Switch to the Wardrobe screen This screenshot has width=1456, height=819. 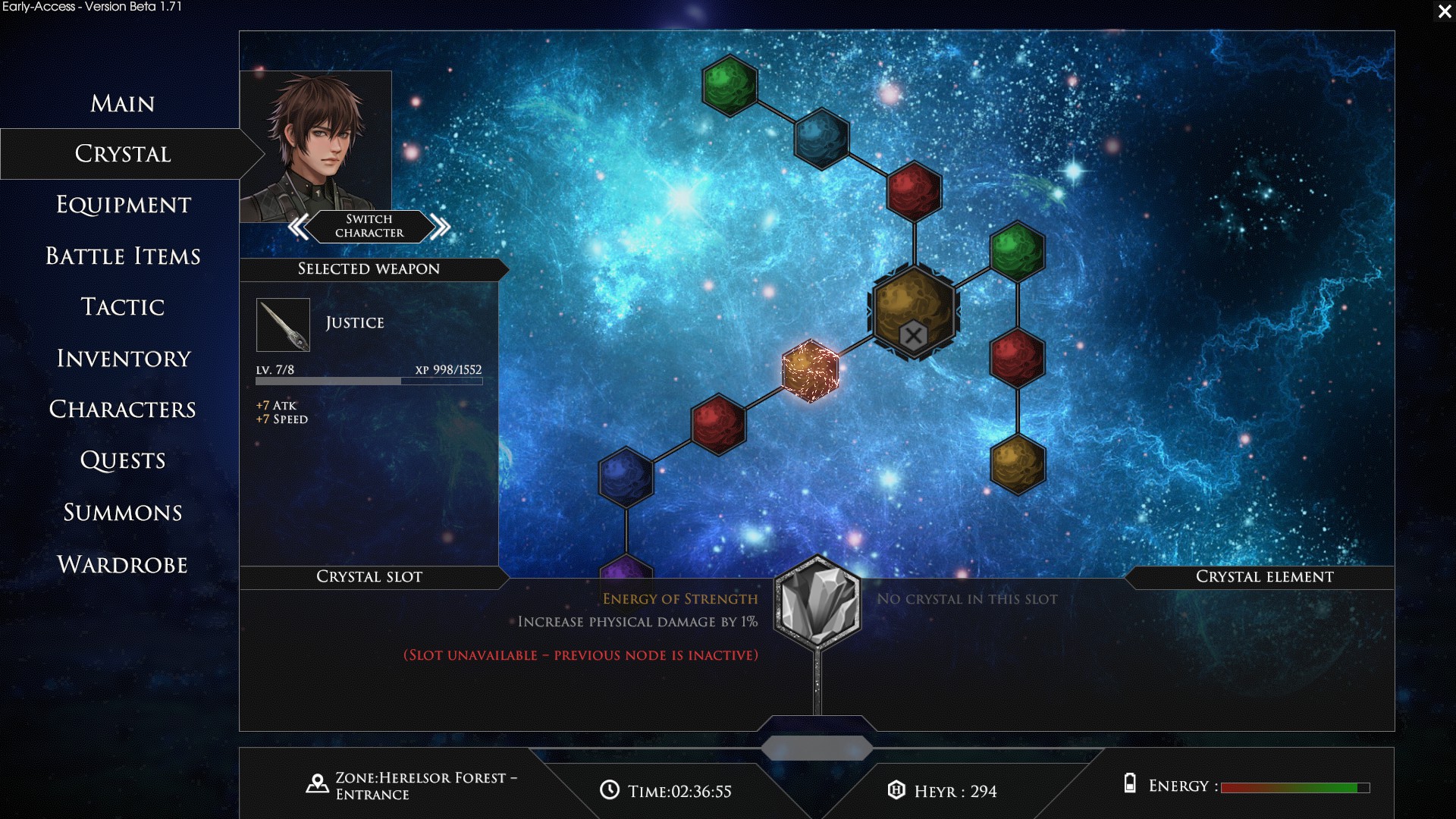coord(122,564)
